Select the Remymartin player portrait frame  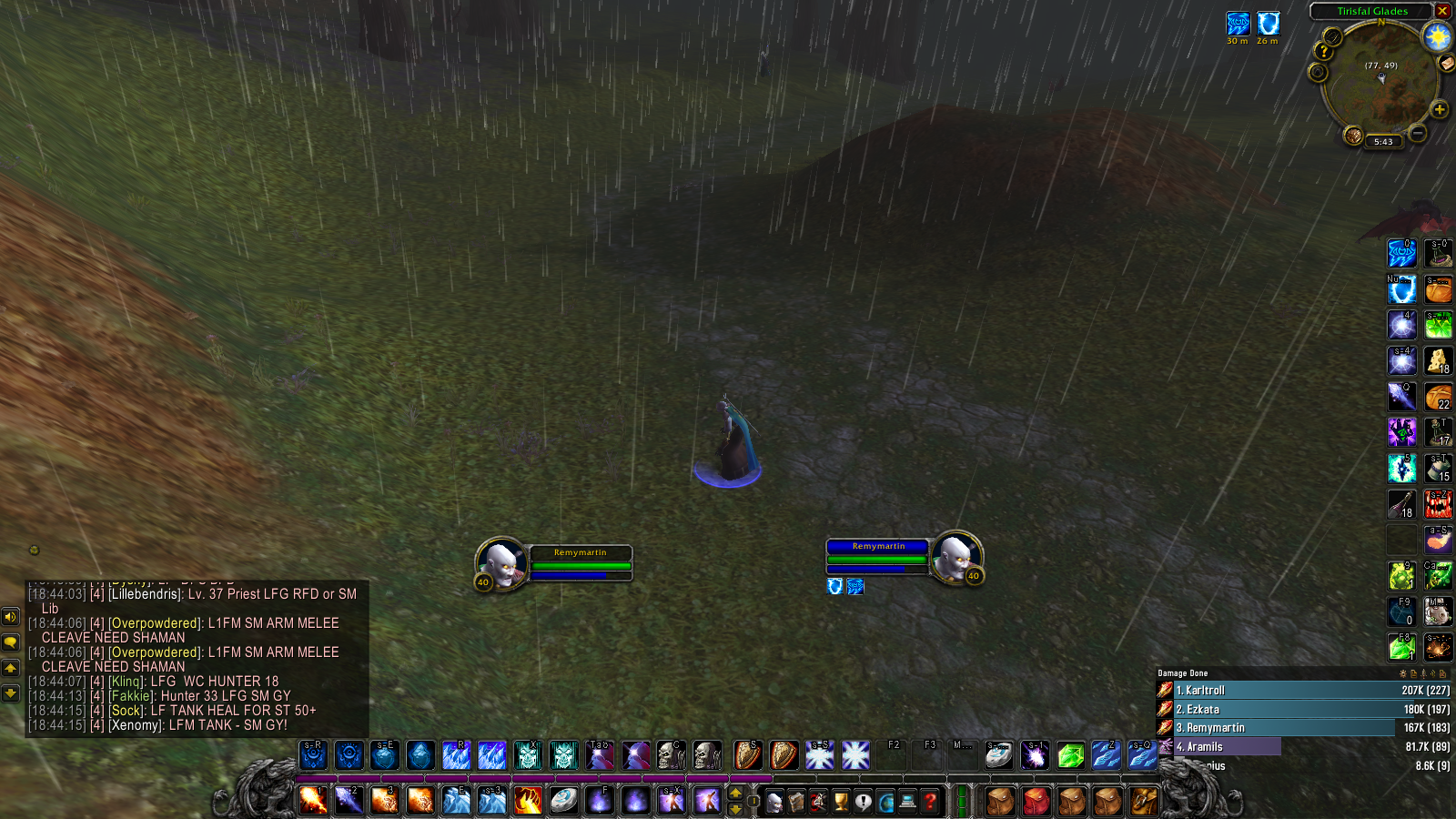point(500,561)
